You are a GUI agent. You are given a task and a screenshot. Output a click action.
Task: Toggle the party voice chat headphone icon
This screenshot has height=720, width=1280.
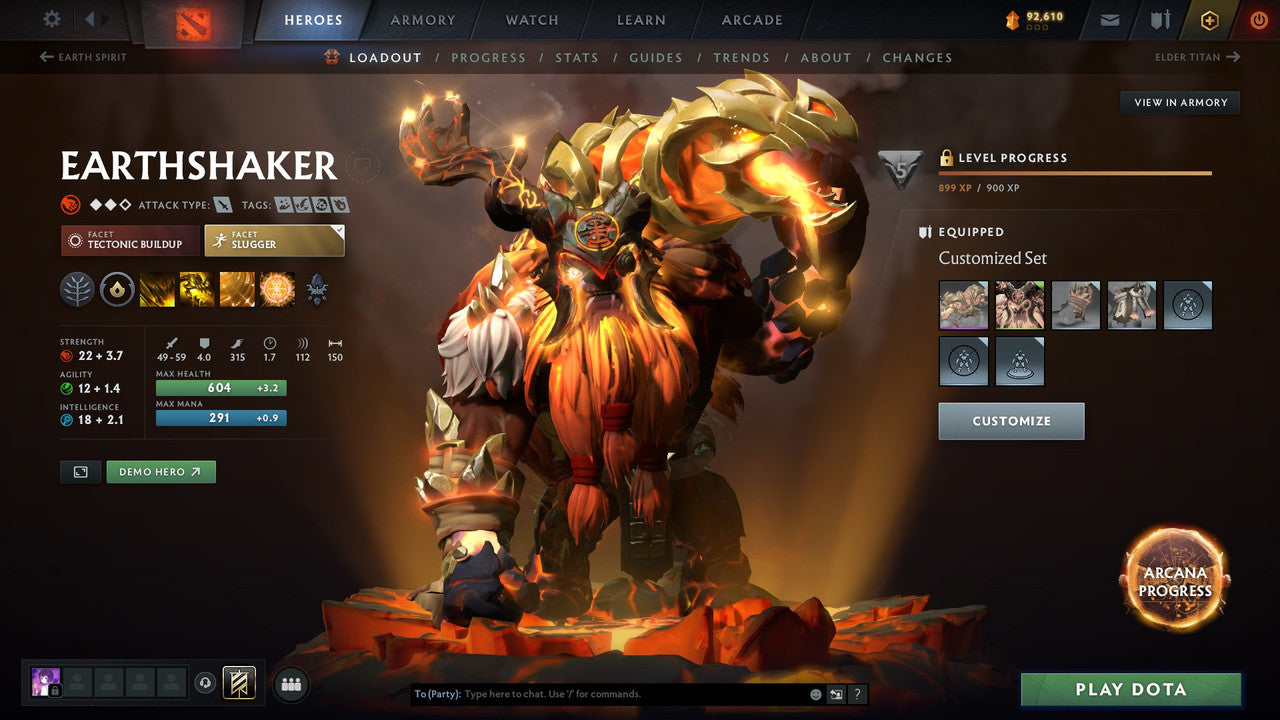pos(206,683)
